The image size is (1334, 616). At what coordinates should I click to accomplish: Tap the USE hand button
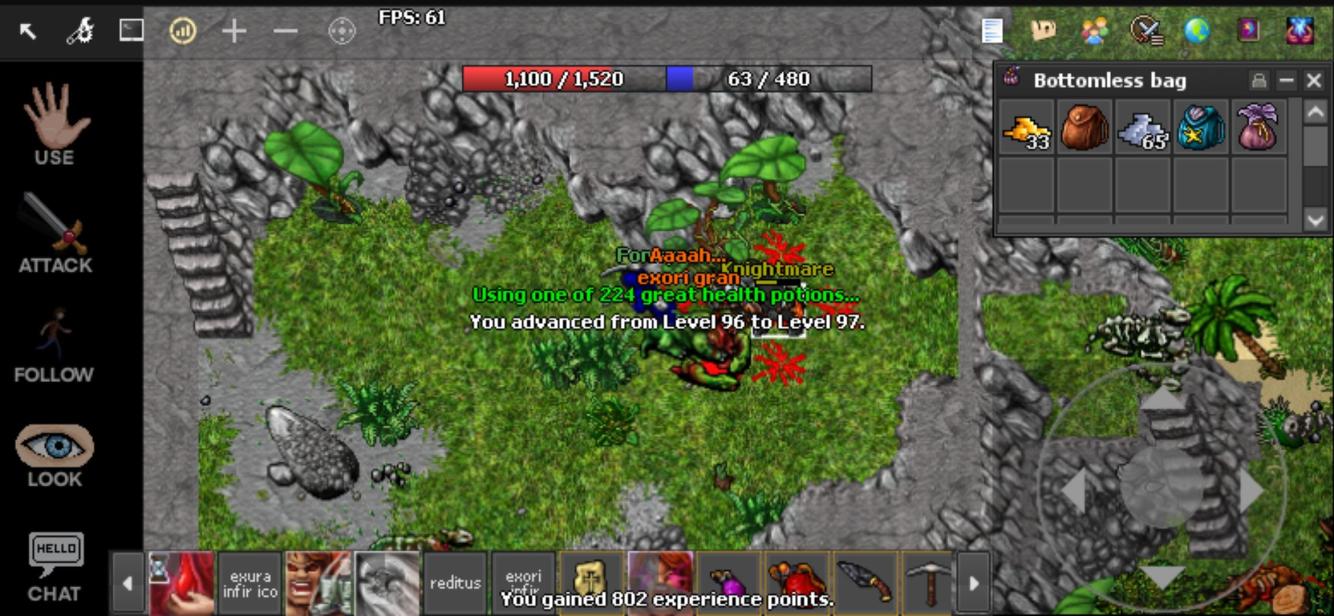coord(55,125)
